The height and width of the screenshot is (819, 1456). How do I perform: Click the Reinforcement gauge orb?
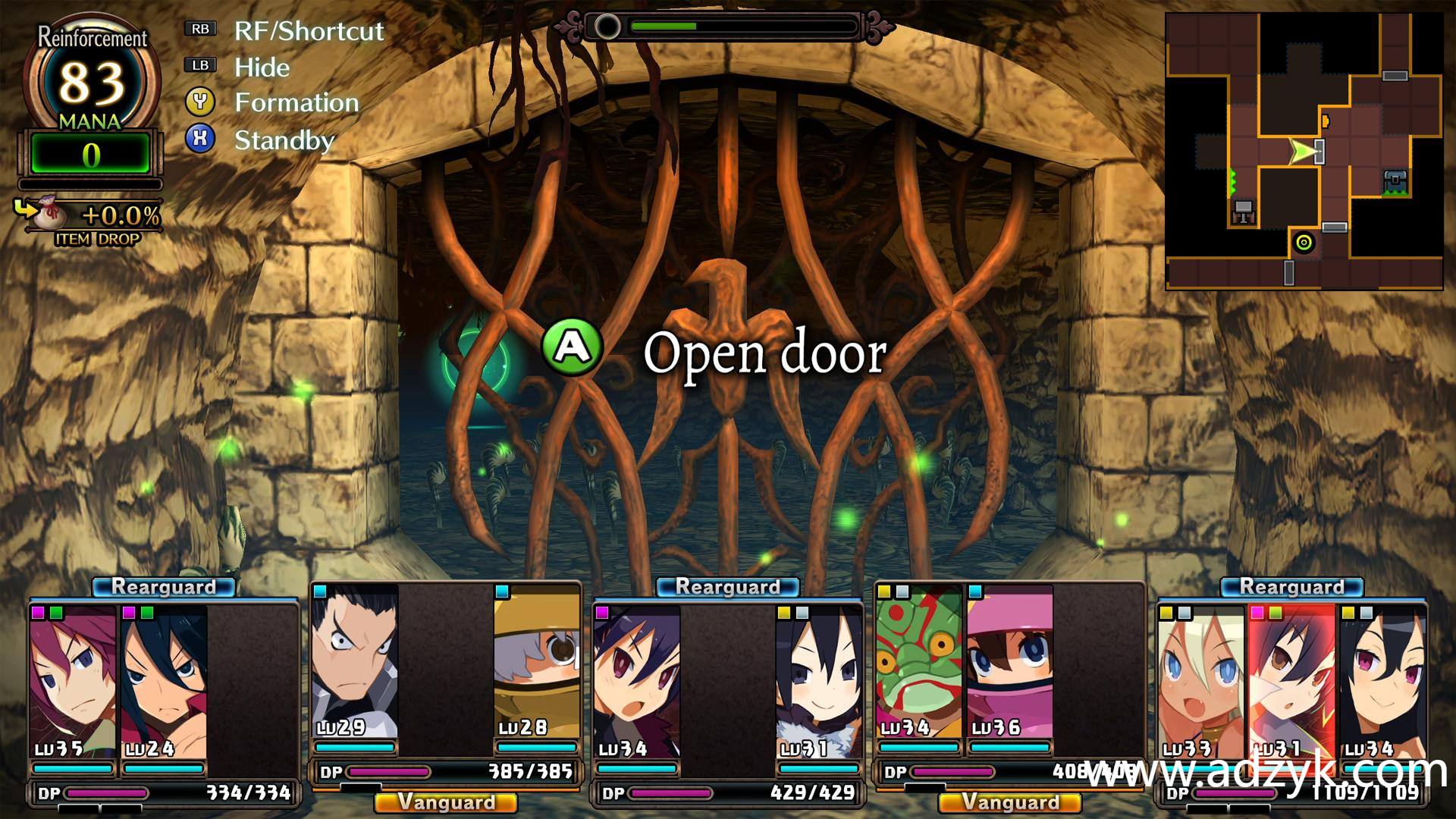coord(92,82)
